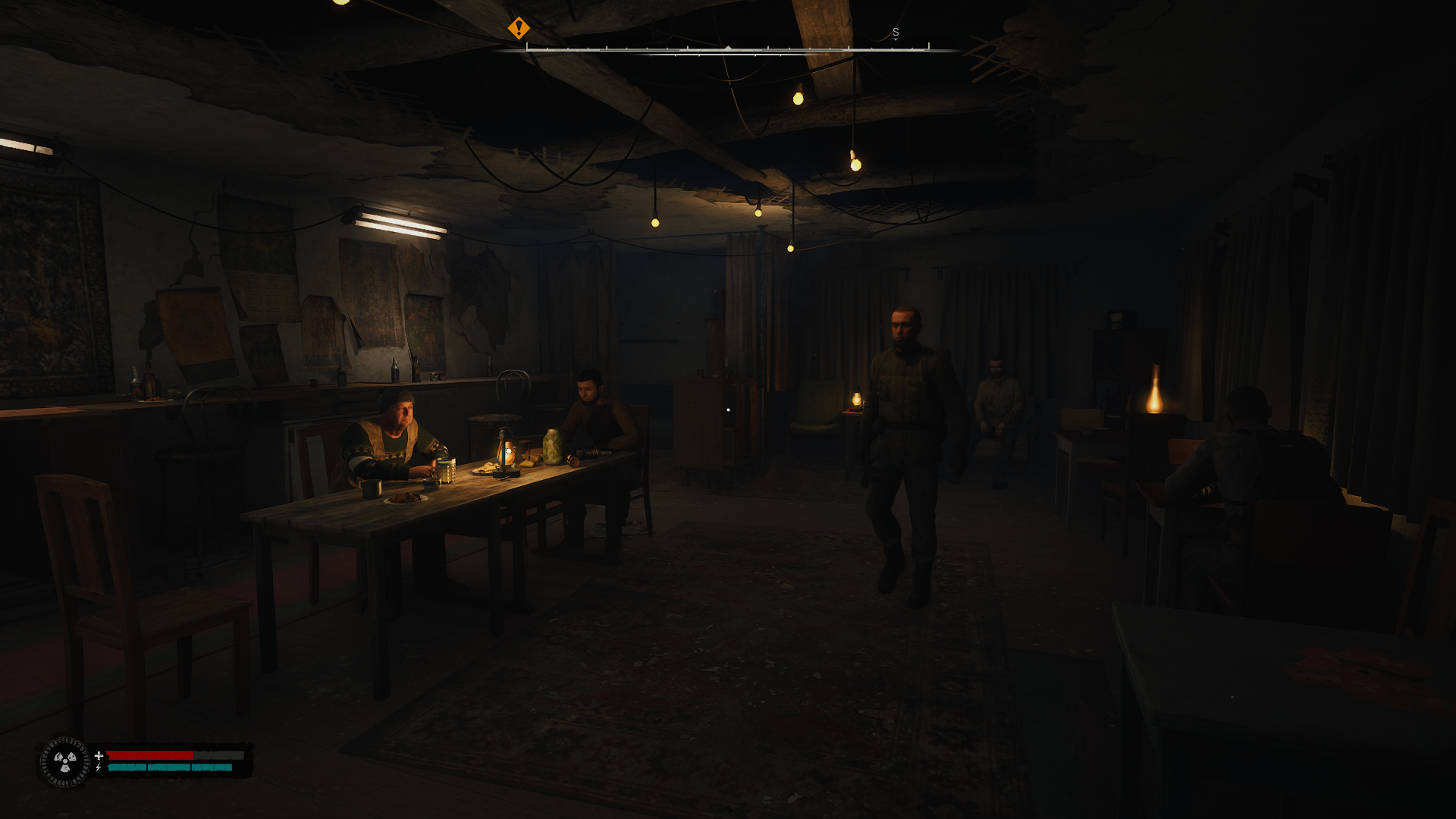Click the orange quest marker on compass
The height and width of the screenshot is (819, 1456).
[x=519, y=29]
